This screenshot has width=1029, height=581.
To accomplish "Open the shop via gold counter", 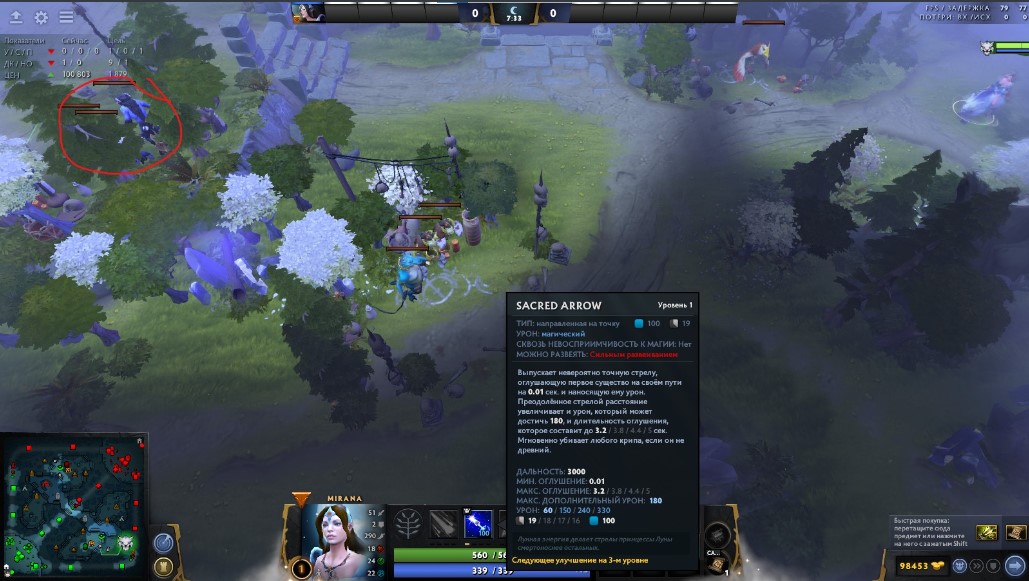I will pyautogui.click(x=921, y=566).
